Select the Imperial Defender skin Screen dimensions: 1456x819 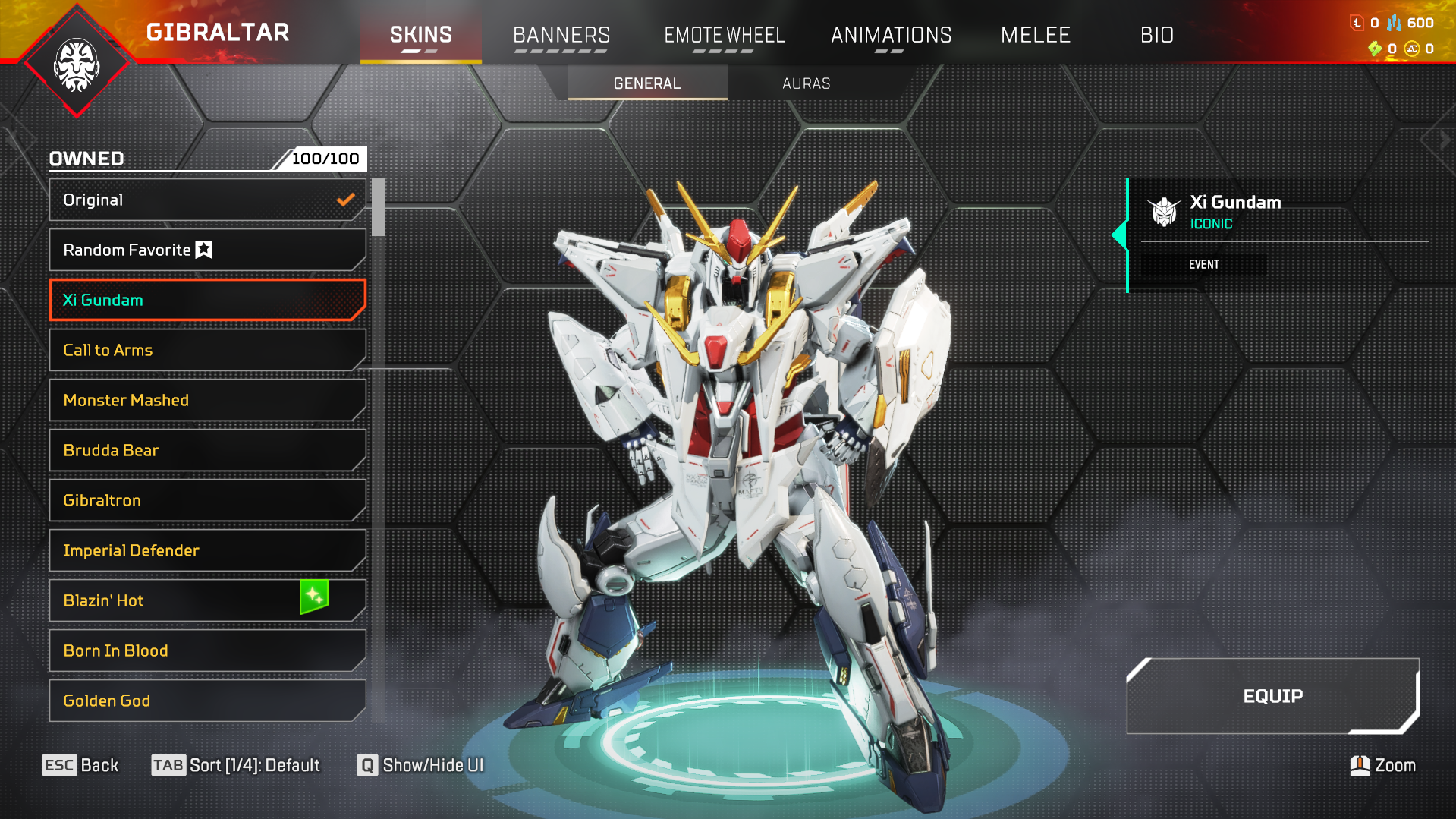[206, 550]
